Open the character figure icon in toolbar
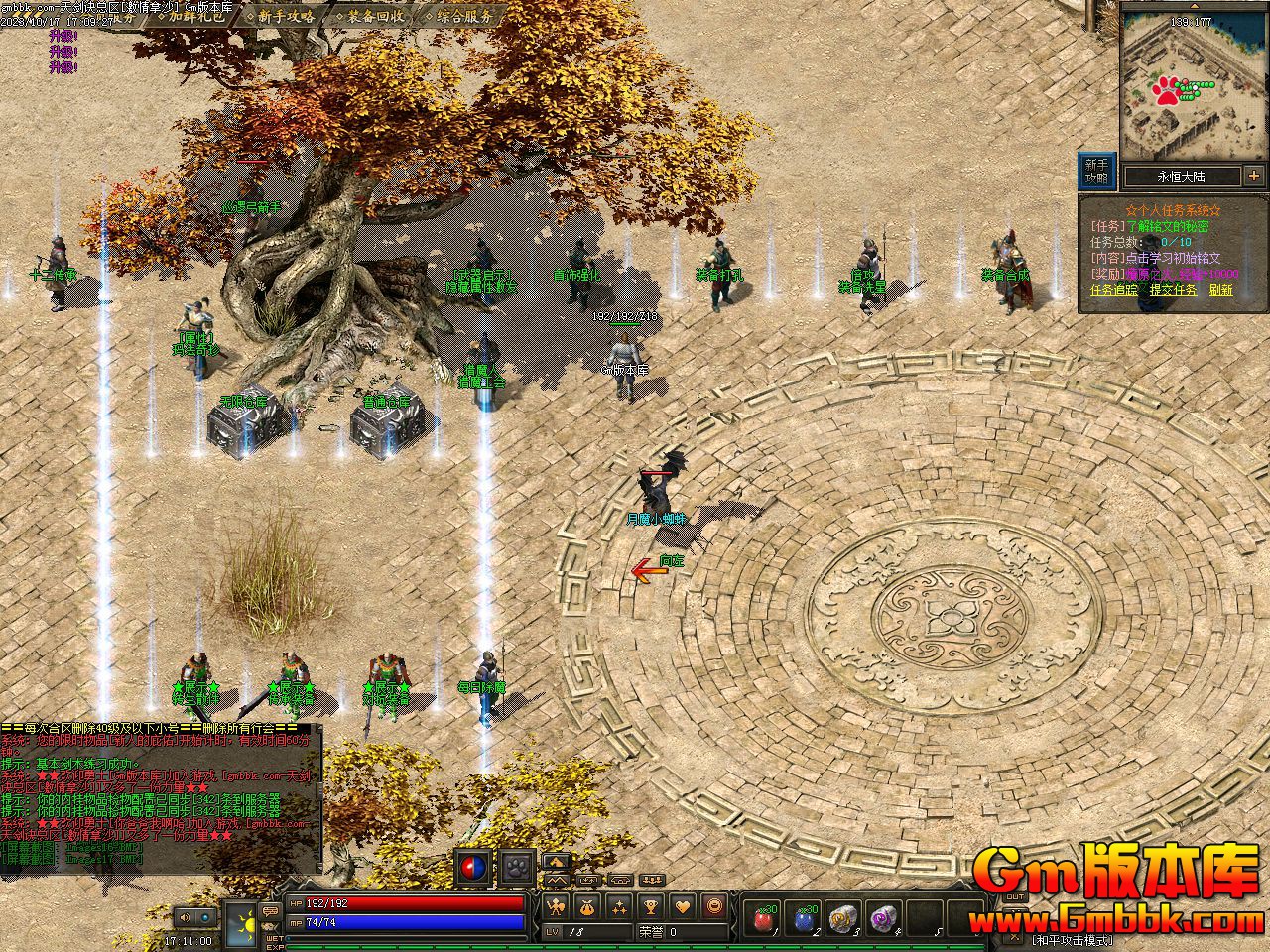 [x=557, y=905]
